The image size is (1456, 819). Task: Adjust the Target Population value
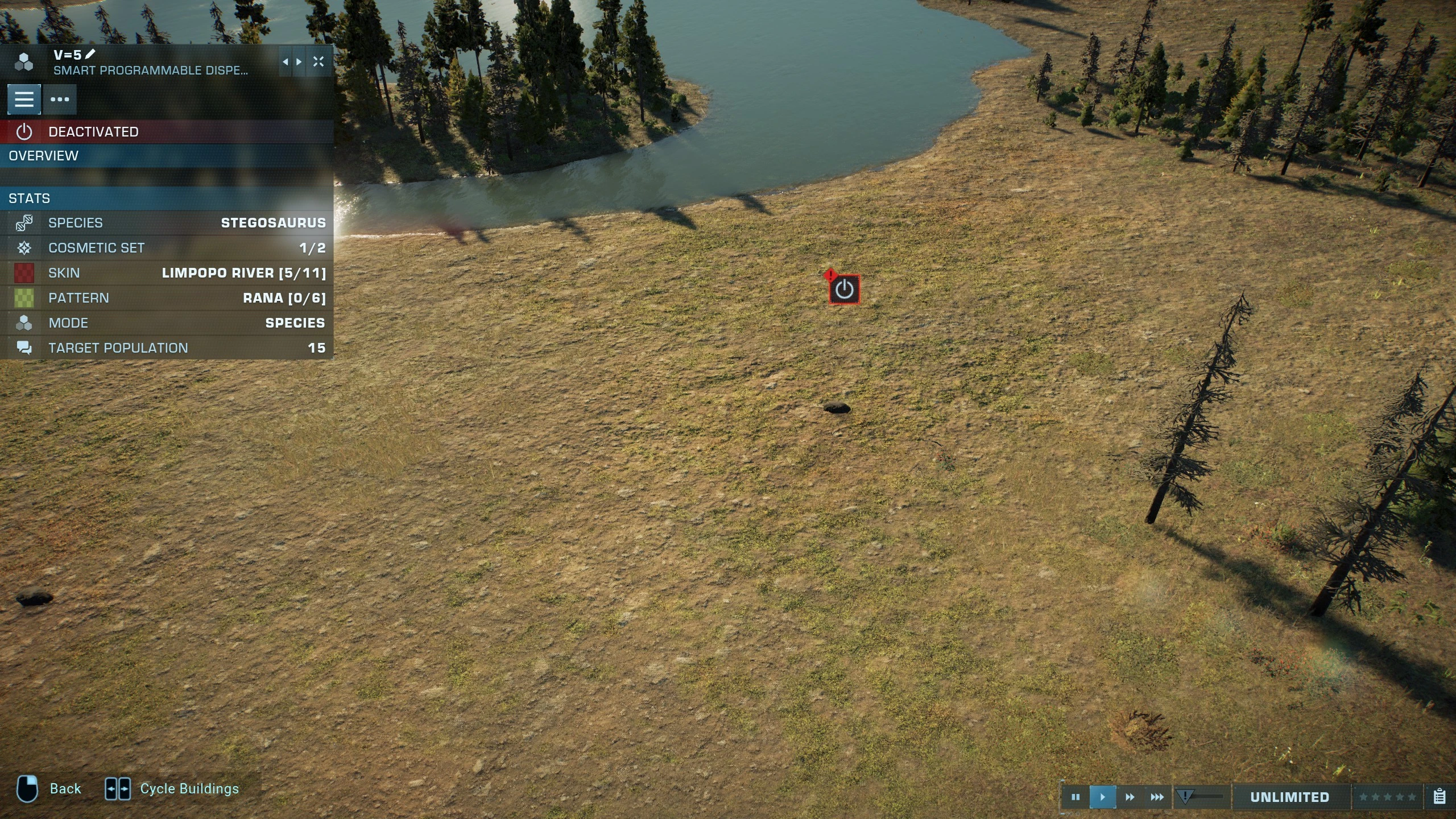point(166,348)
